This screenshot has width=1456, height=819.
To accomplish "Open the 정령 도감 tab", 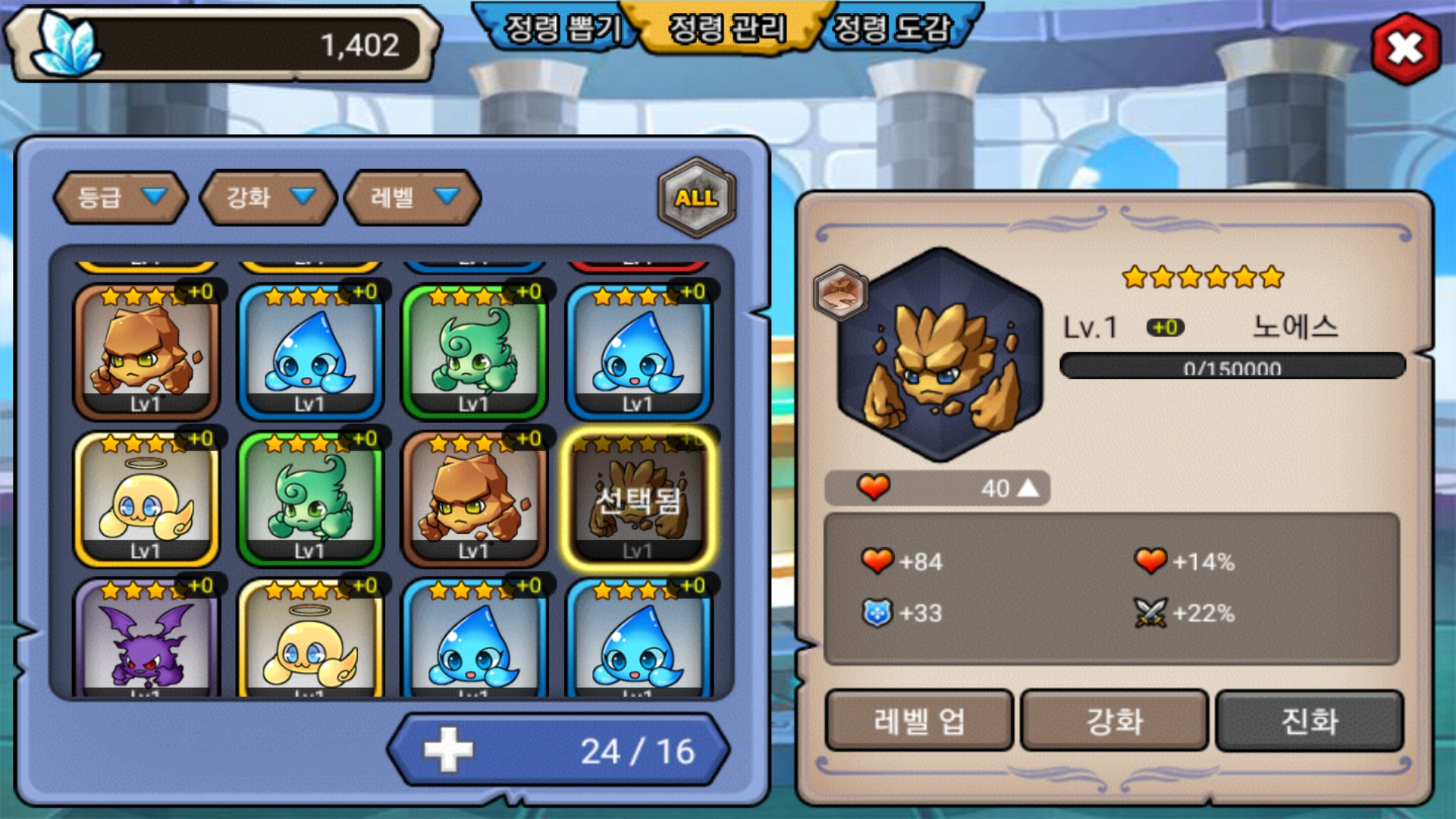I will coord(892,29).
